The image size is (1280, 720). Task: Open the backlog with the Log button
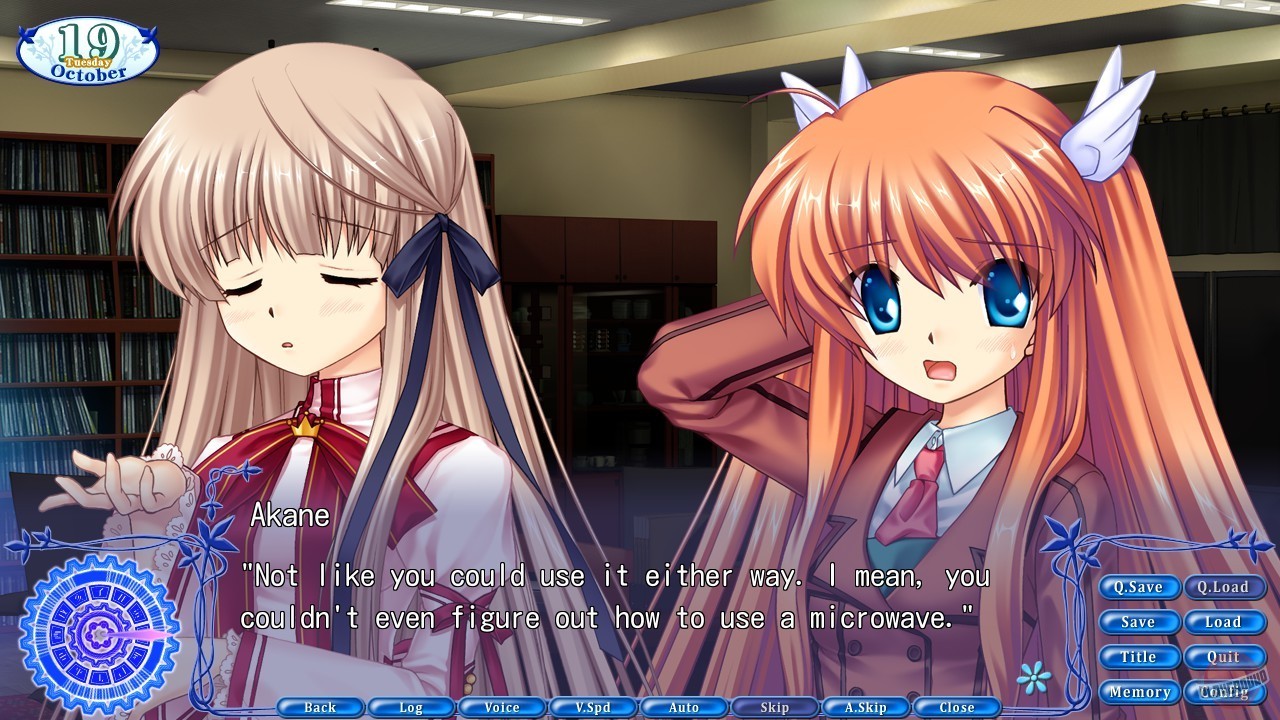point(410,707)
